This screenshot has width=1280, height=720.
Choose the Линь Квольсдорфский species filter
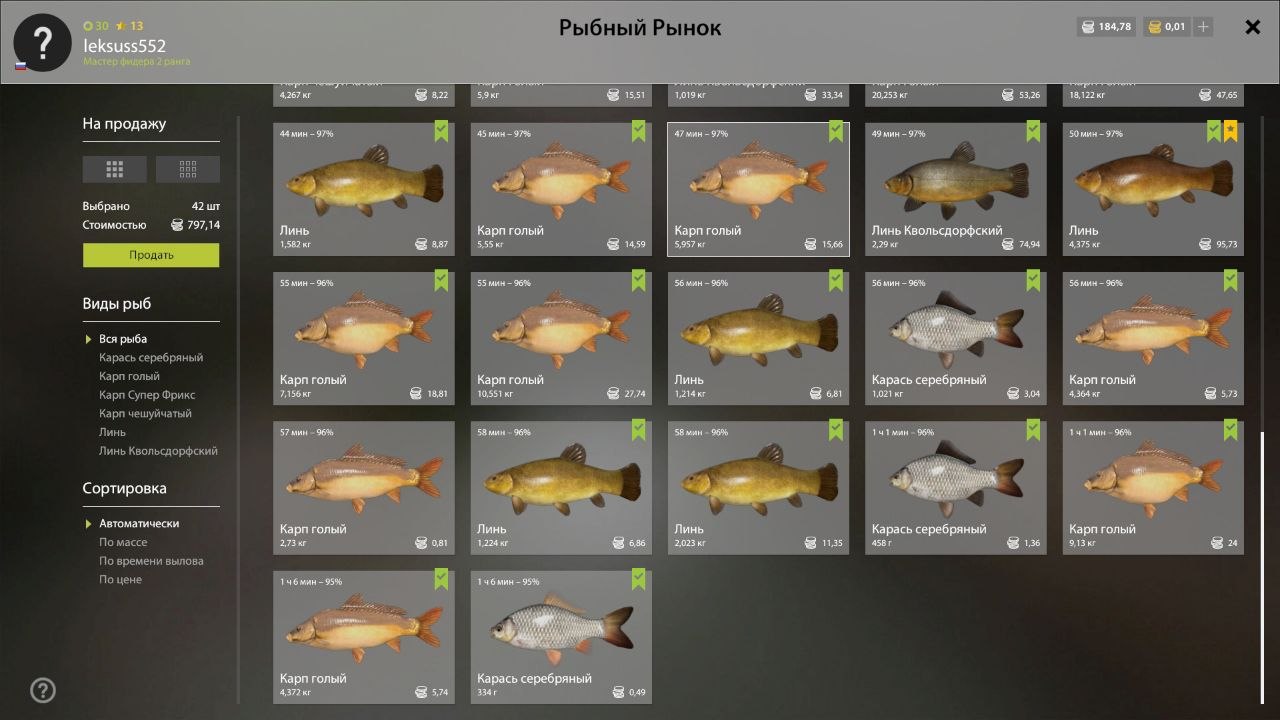158,451
